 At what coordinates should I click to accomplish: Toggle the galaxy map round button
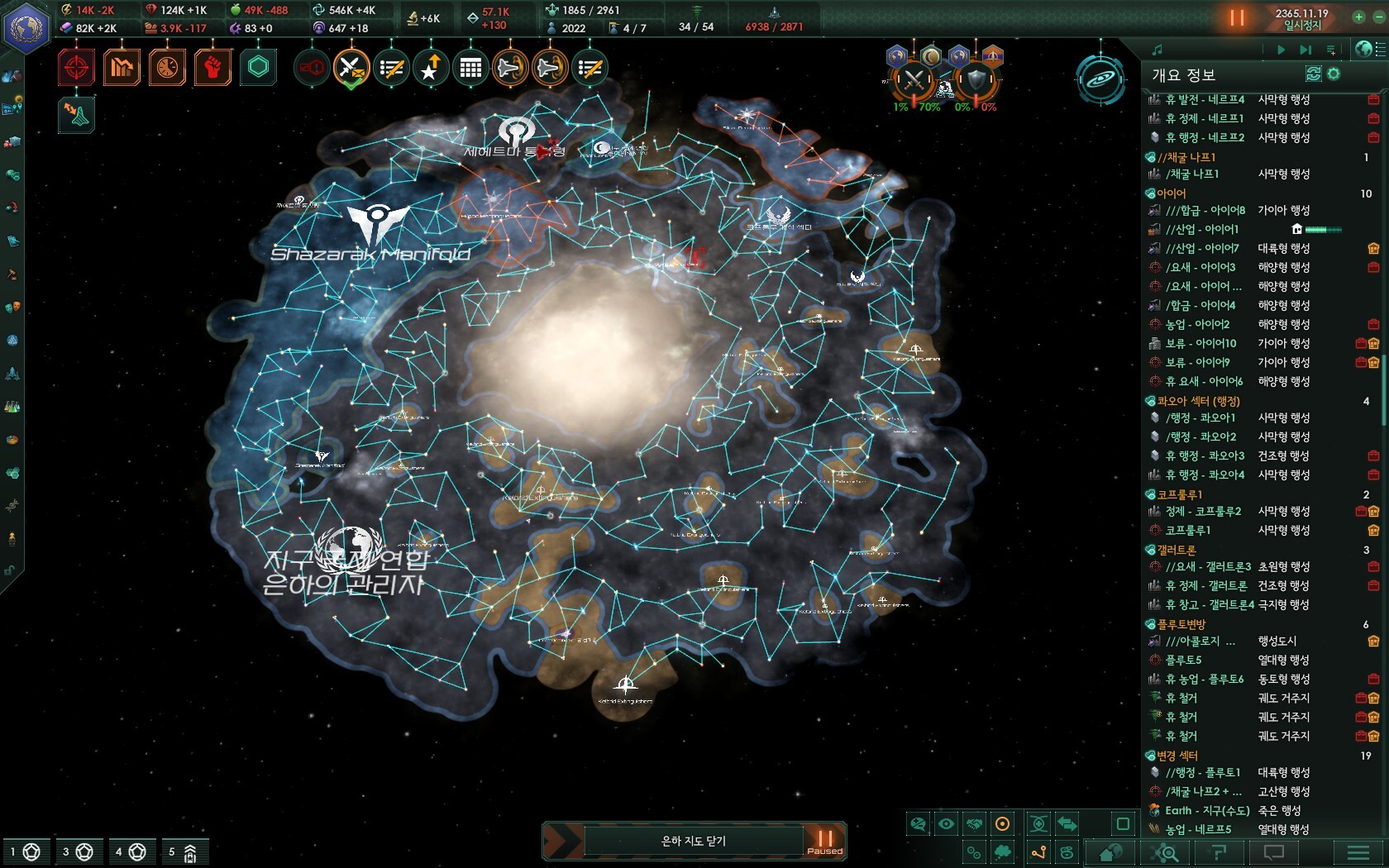coord(1100,79)
